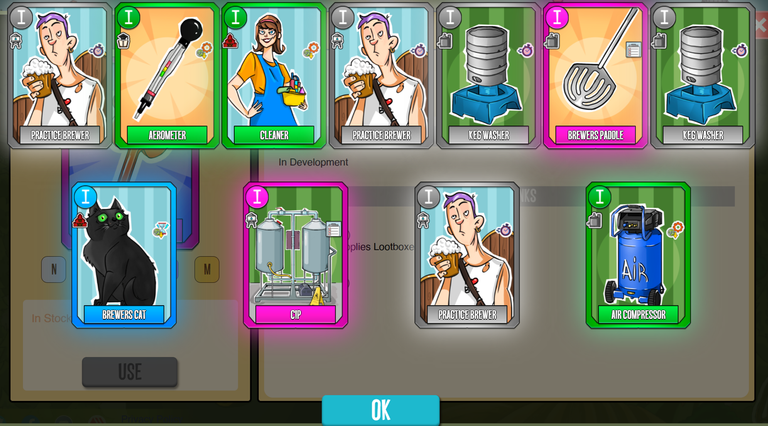Confirm the revealed cards with OK
Viewport: 768px width, 426px height.
(x=380, y=410)
